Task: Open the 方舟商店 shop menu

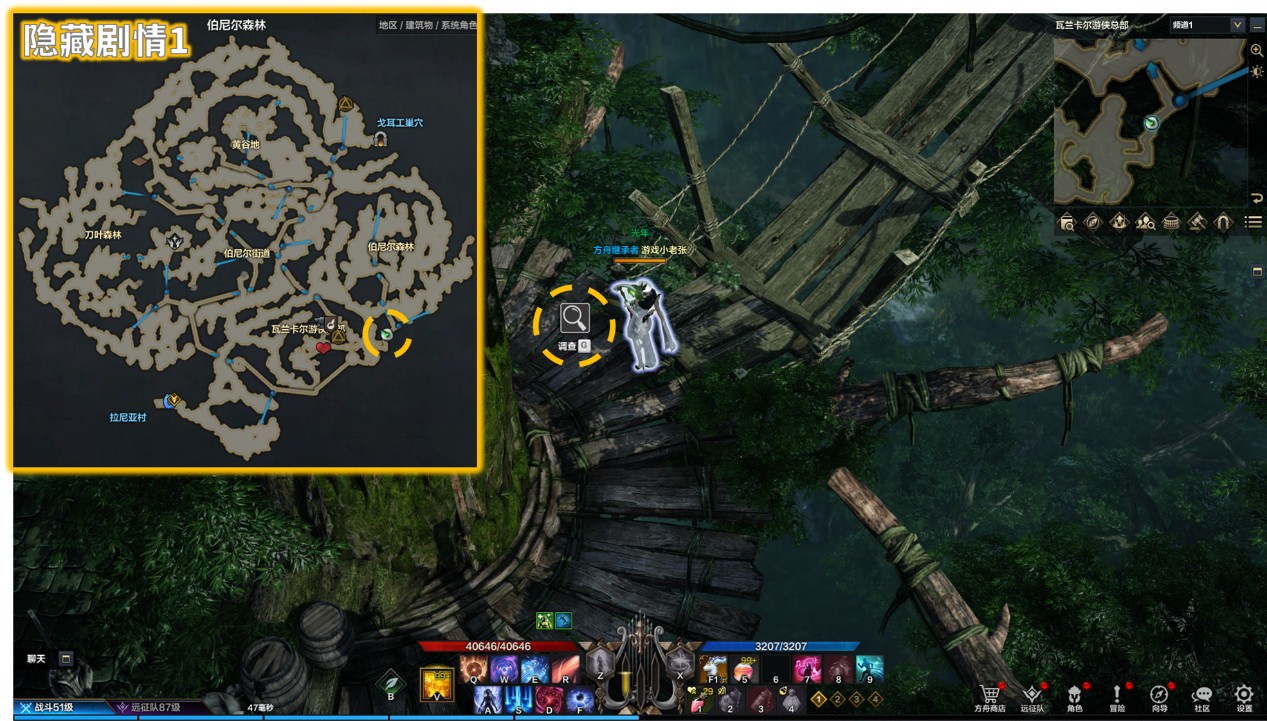Action: [x=990, y=695]
